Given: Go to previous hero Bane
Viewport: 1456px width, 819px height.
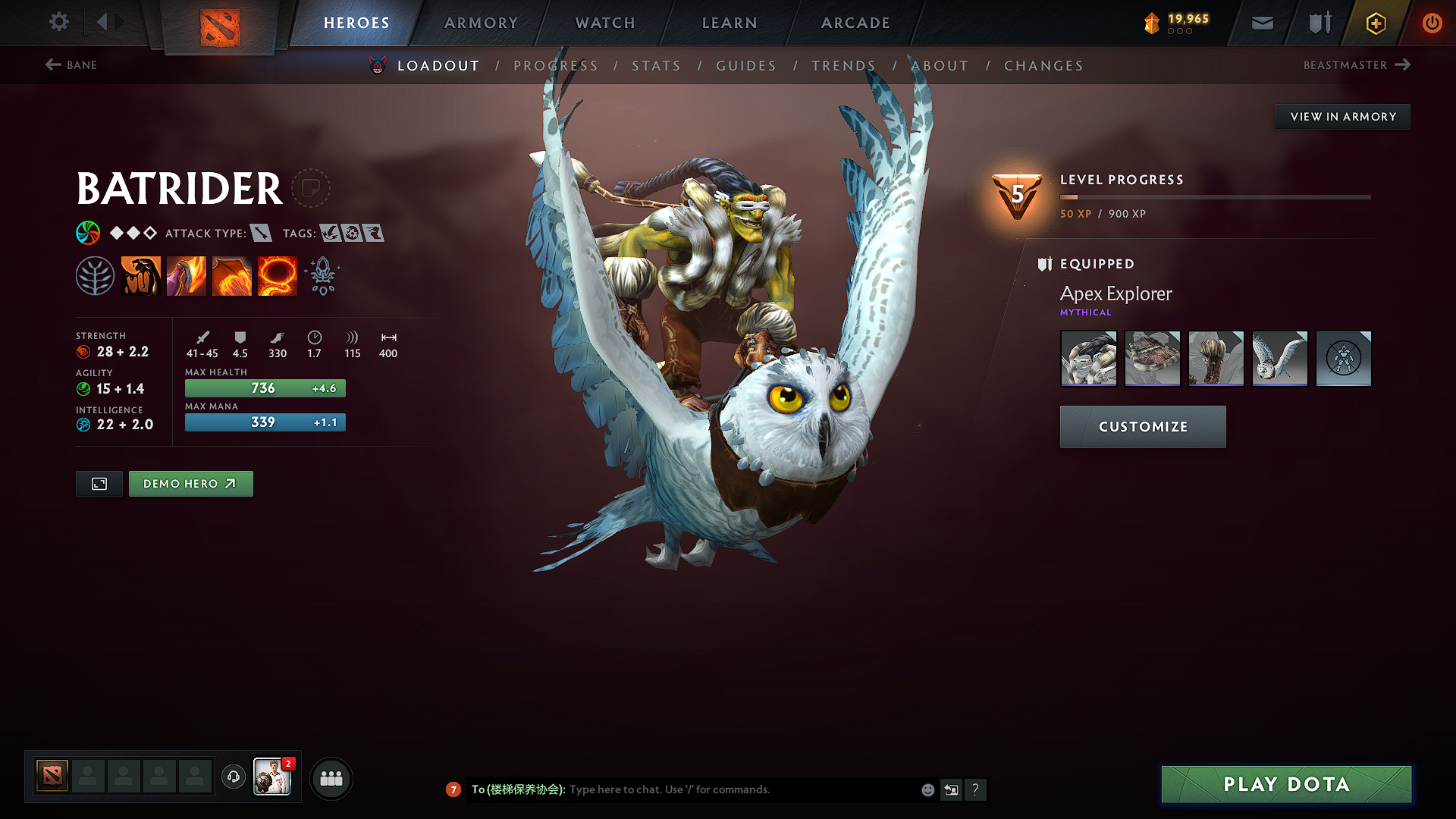Looking at the screenshot, I should click(71, 65).
